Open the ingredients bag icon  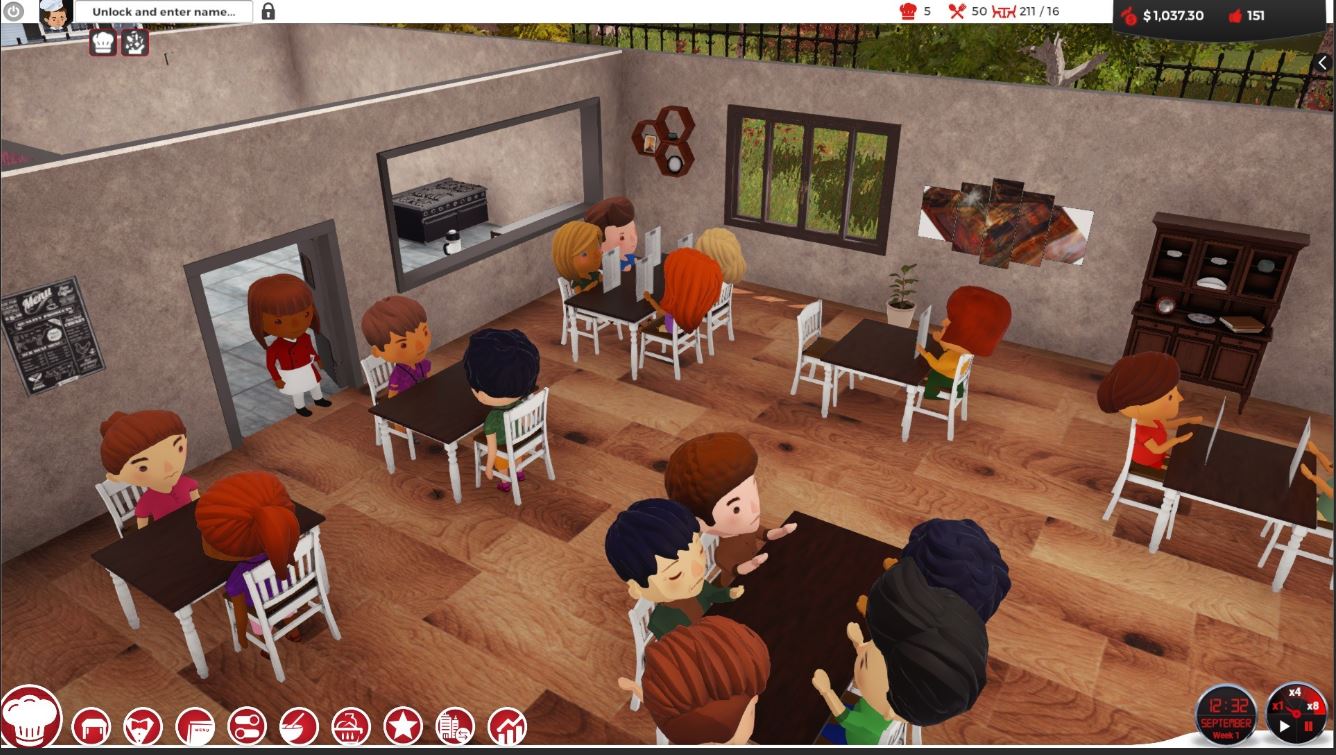tap(135, 42)
